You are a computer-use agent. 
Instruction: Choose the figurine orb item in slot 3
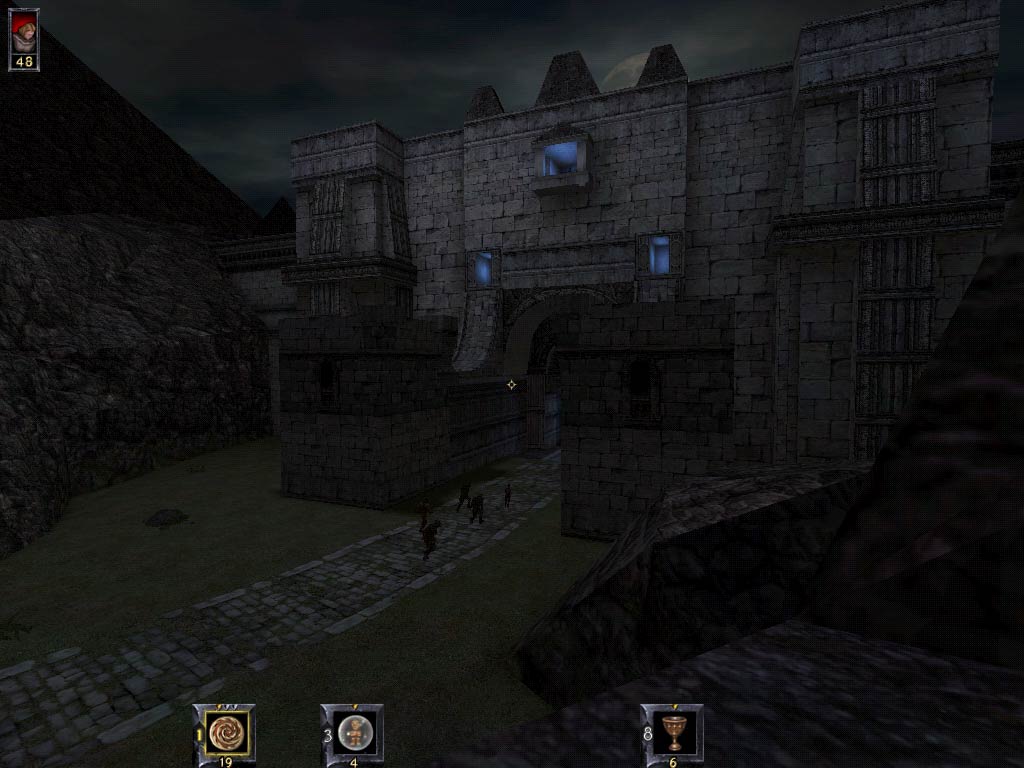click(x=353, y=731)
